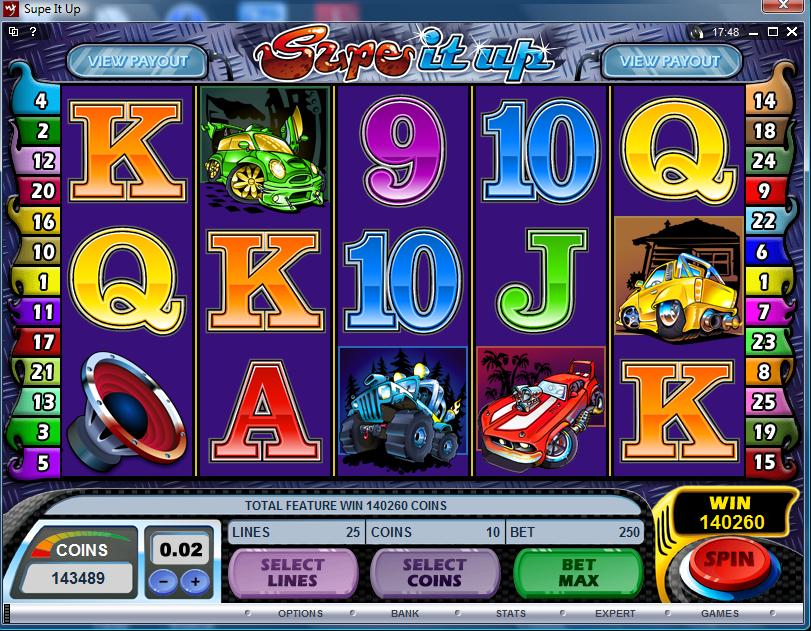Open the Options menu
The image size is (811, 631).
click(x=300, y=613)
